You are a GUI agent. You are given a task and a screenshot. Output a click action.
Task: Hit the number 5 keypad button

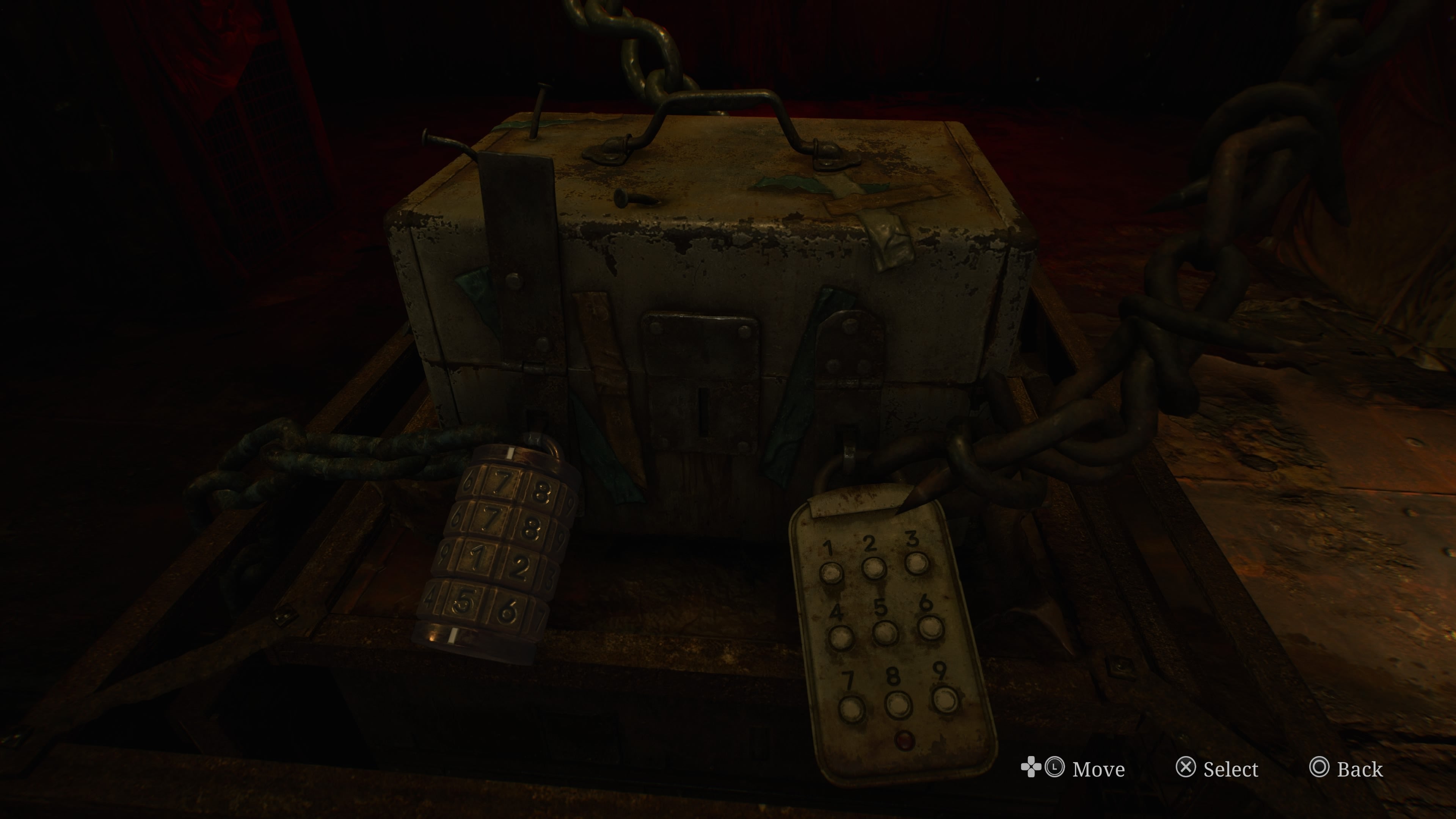(885, 632)
